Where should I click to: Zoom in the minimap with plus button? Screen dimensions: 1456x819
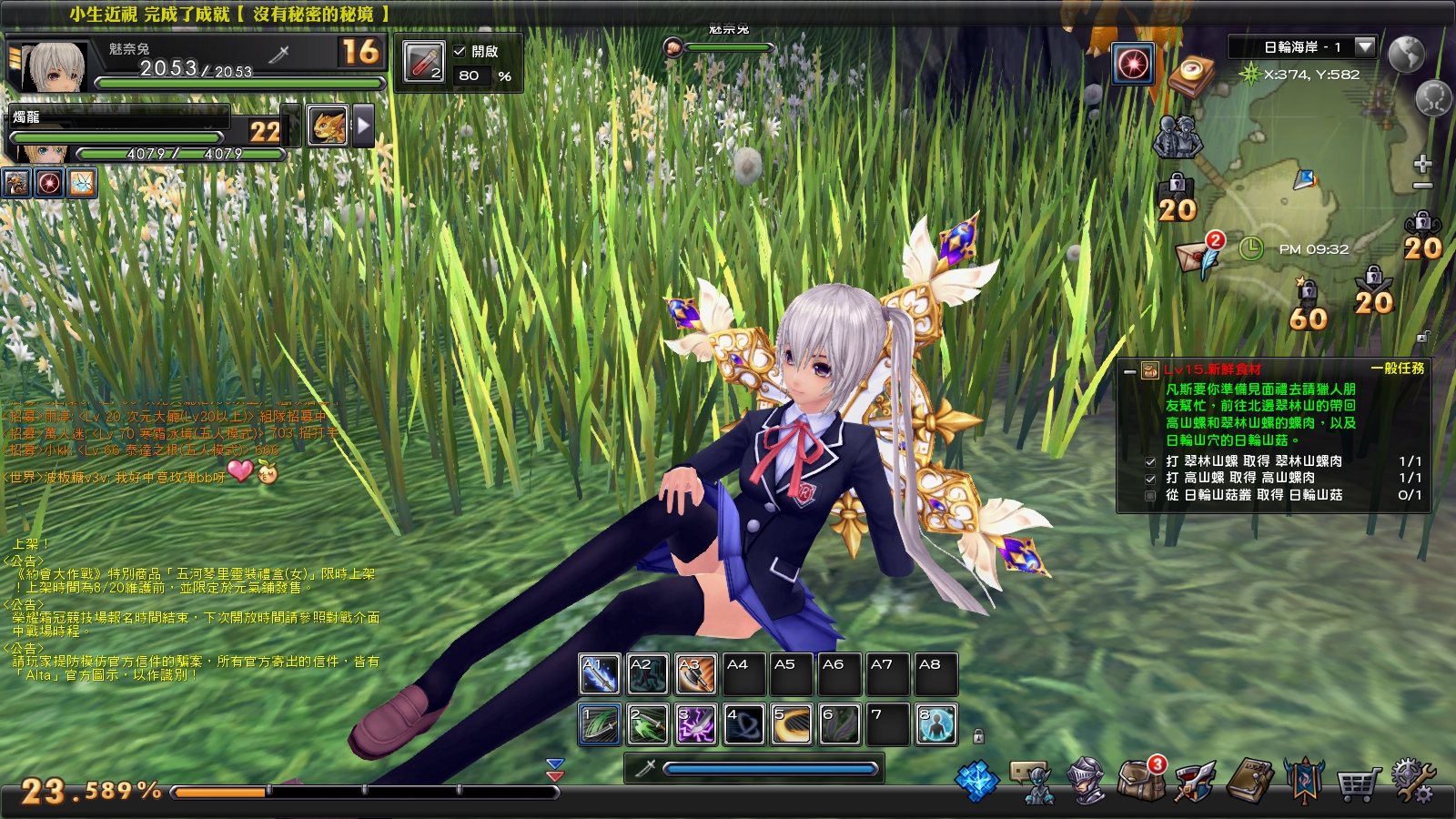coord(1421,165)
